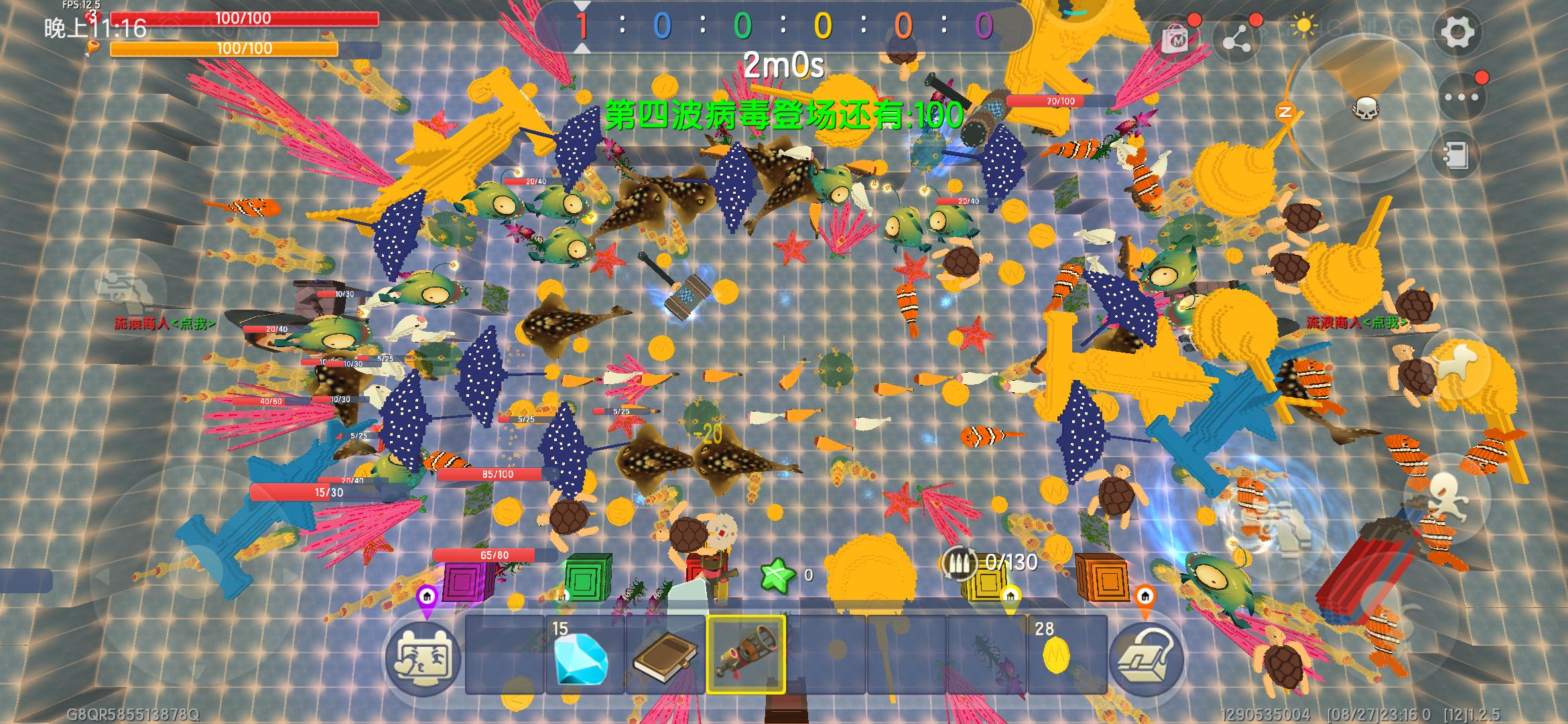Select the highlighted cannon gun slot

click(746, 655)
